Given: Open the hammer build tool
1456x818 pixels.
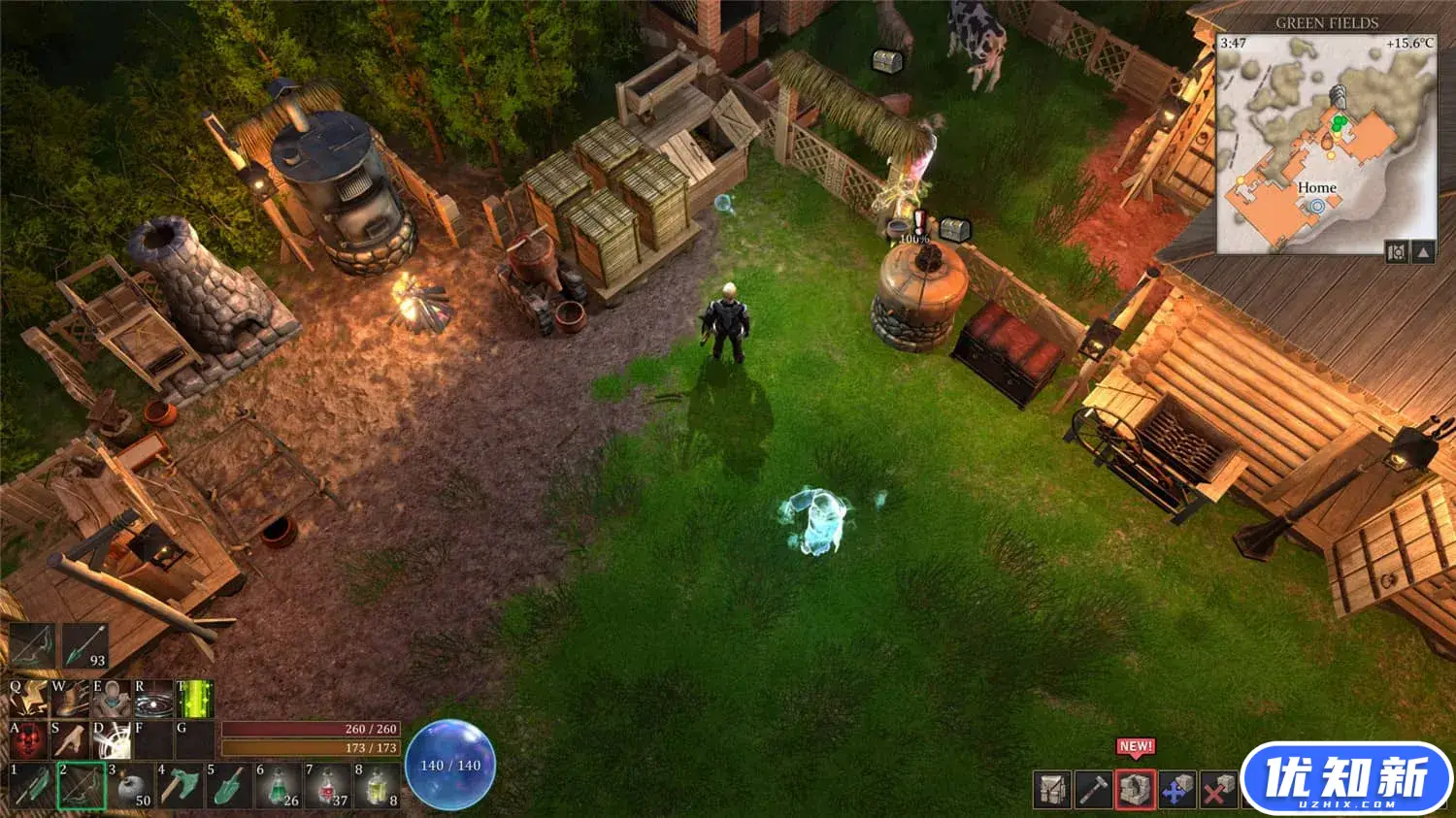Looking at the screenshot, I should (1094, 790).
